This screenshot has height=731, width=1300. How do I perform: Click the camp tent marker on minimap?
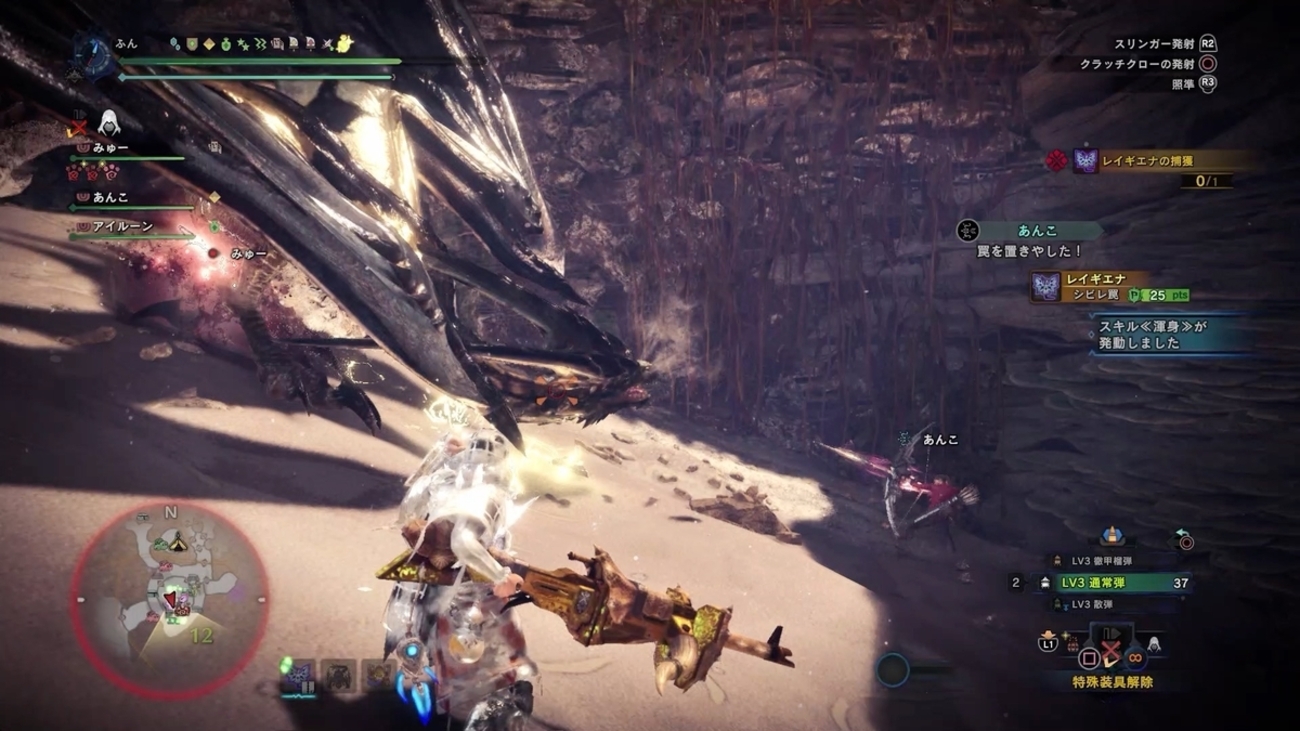click(178, 543)
